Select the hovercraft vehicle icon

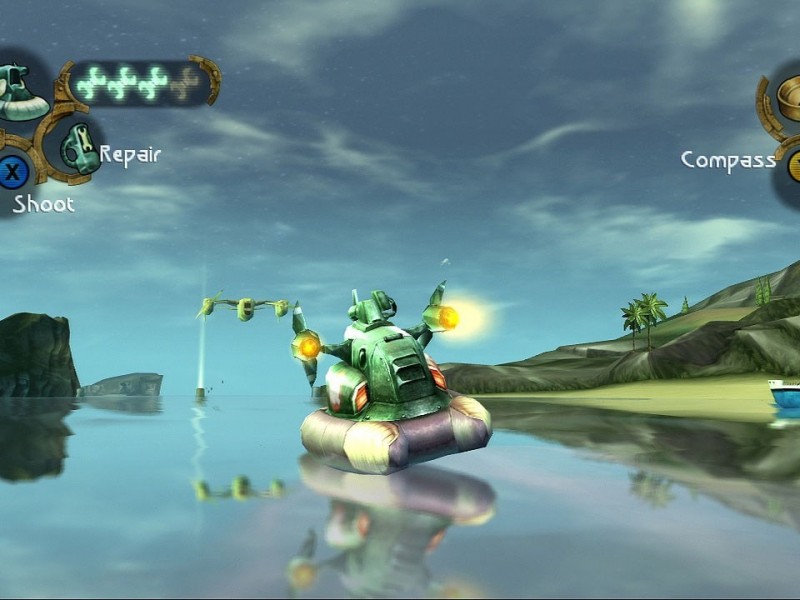tap(18, 92)
